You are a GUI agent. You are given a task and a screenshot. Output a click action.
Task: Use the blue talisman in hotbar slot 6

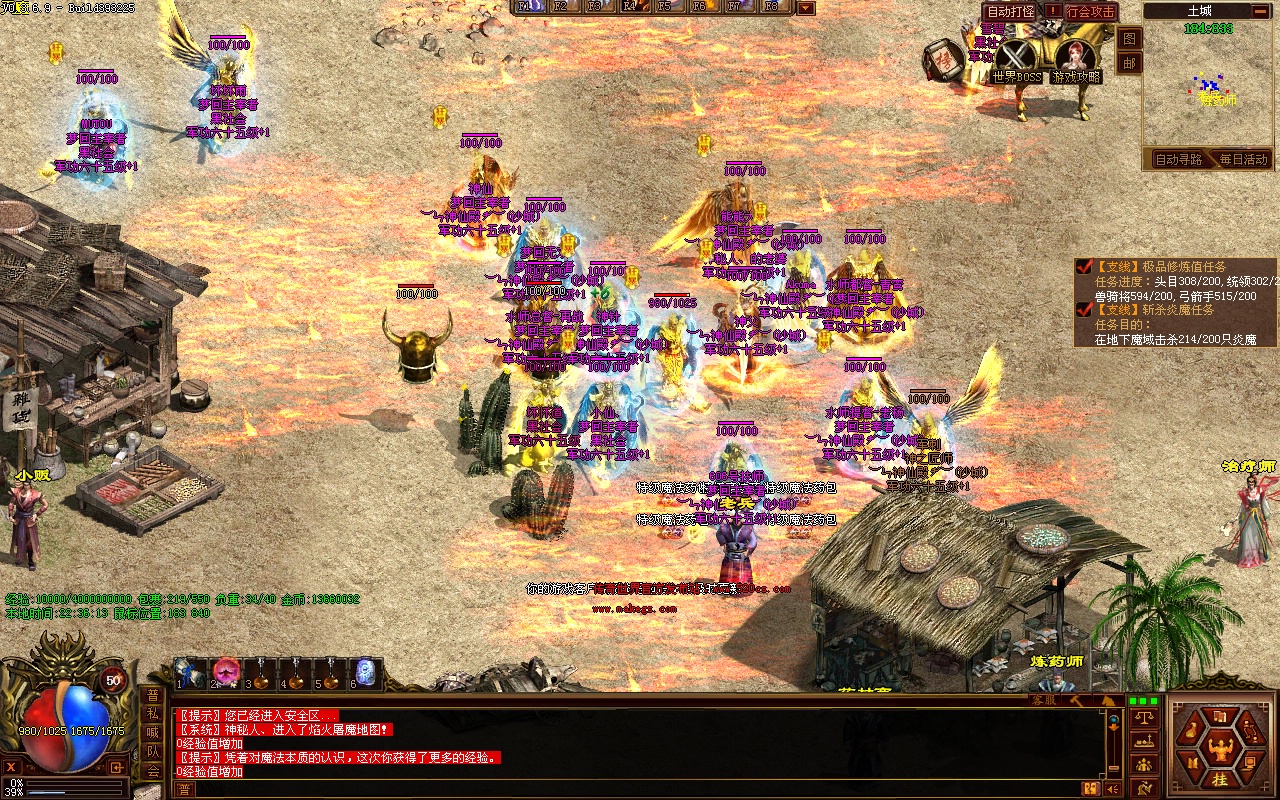pyautogui.click(x=366, y=673)
